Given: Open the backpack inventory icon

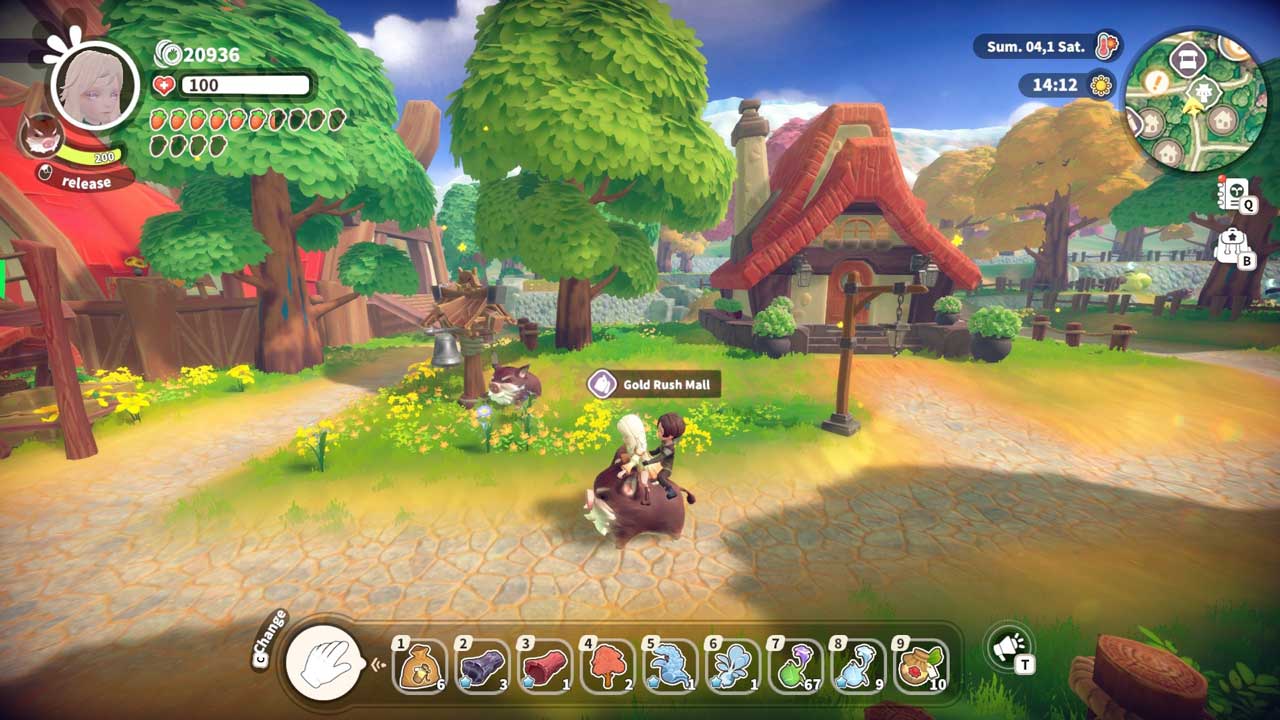Looking at the screenshot, I should click(1233, 246).
